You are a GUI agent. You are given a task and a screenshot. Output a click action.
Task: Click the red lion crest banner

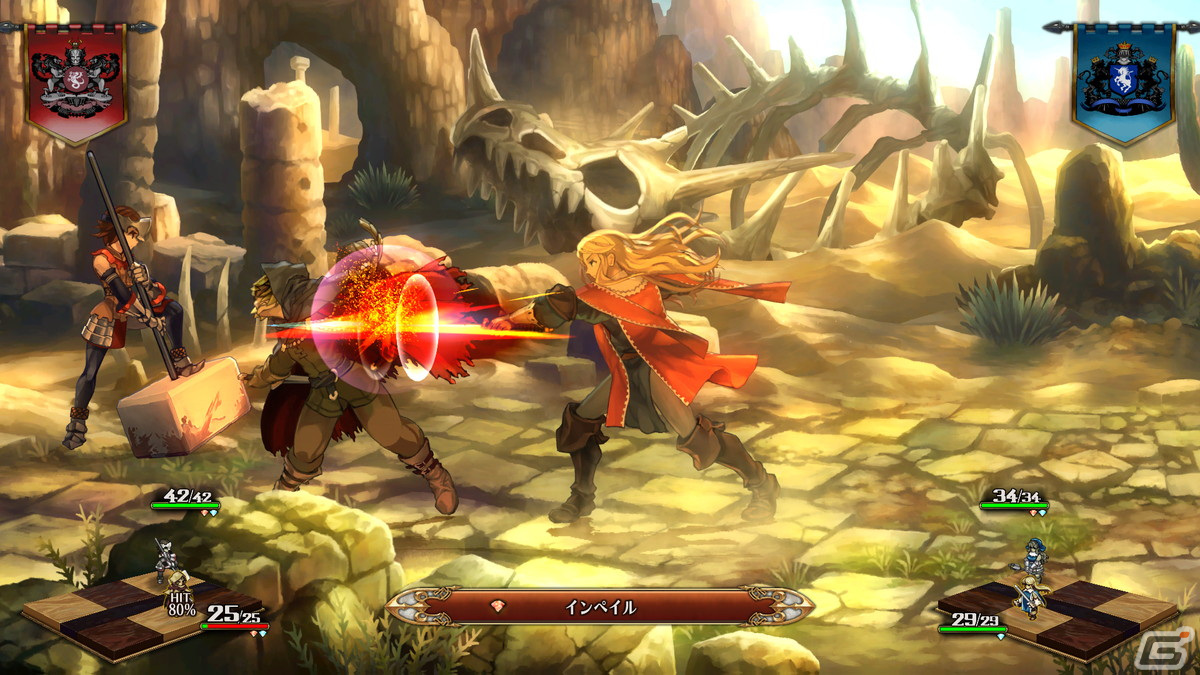(x=75, y=82)
